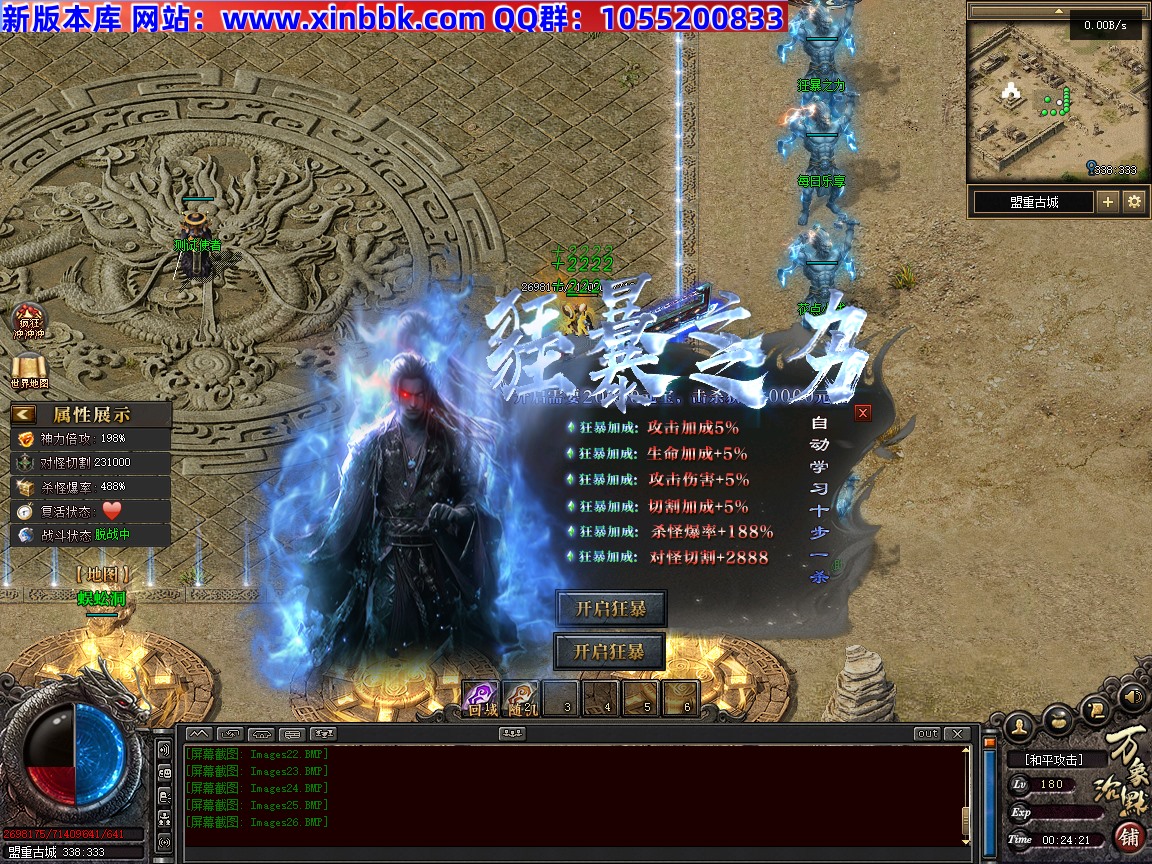
Task: Click the plus button beside the map name
Action: [x=1108, y=202]
